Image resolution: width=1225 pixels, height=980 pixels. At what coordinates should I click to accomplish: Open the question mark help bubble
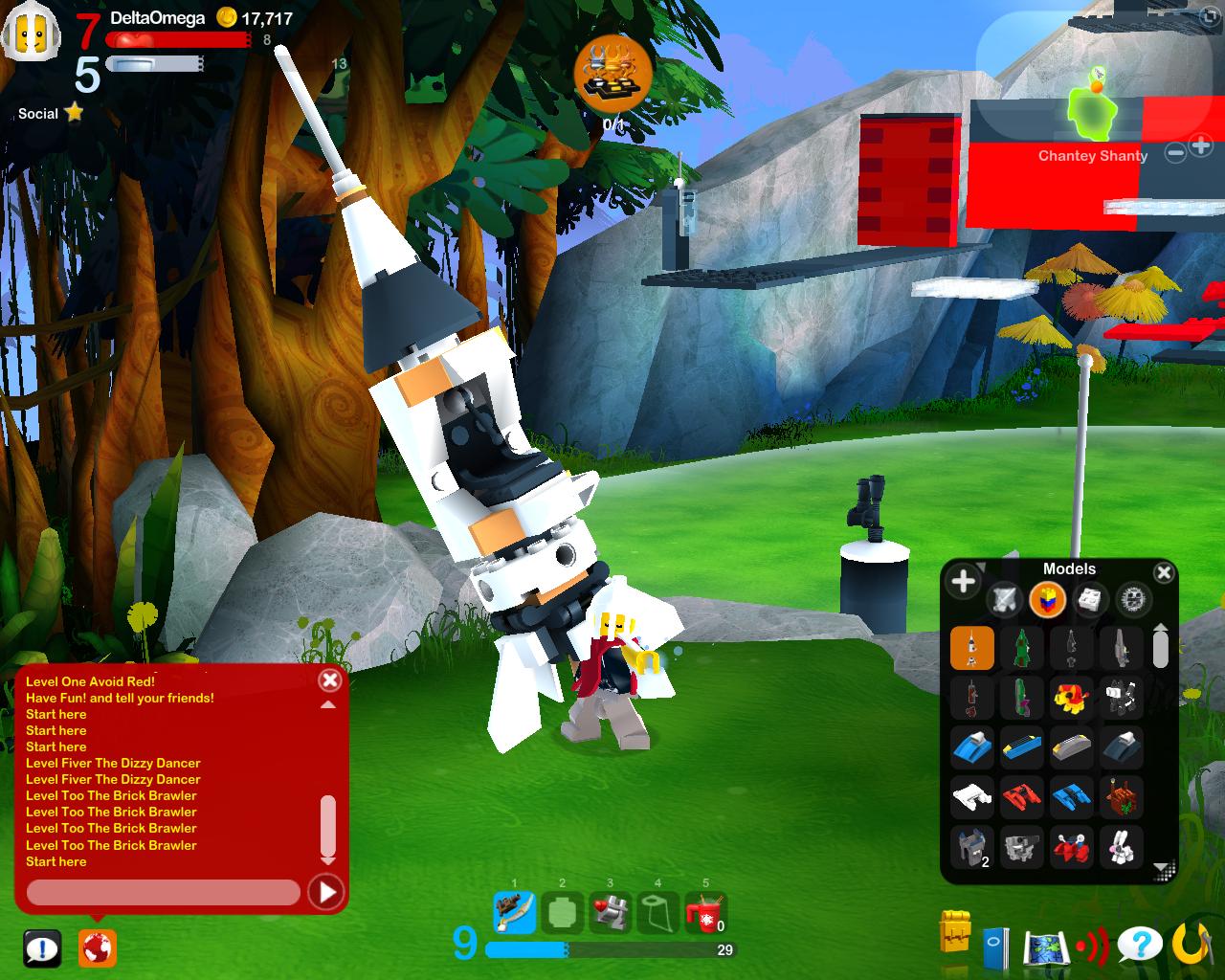1139,946
